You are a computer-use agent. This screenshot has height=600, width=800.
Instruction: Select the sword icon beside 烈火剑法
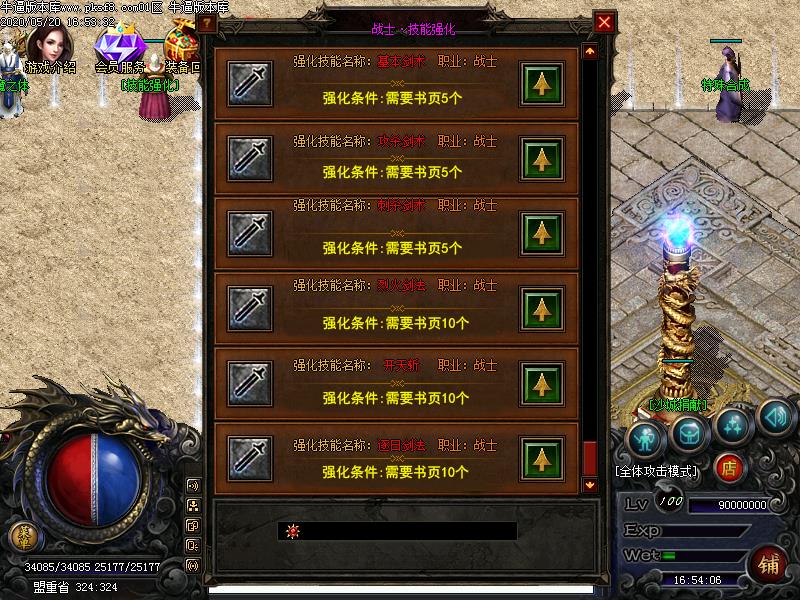tap(250, 307)
